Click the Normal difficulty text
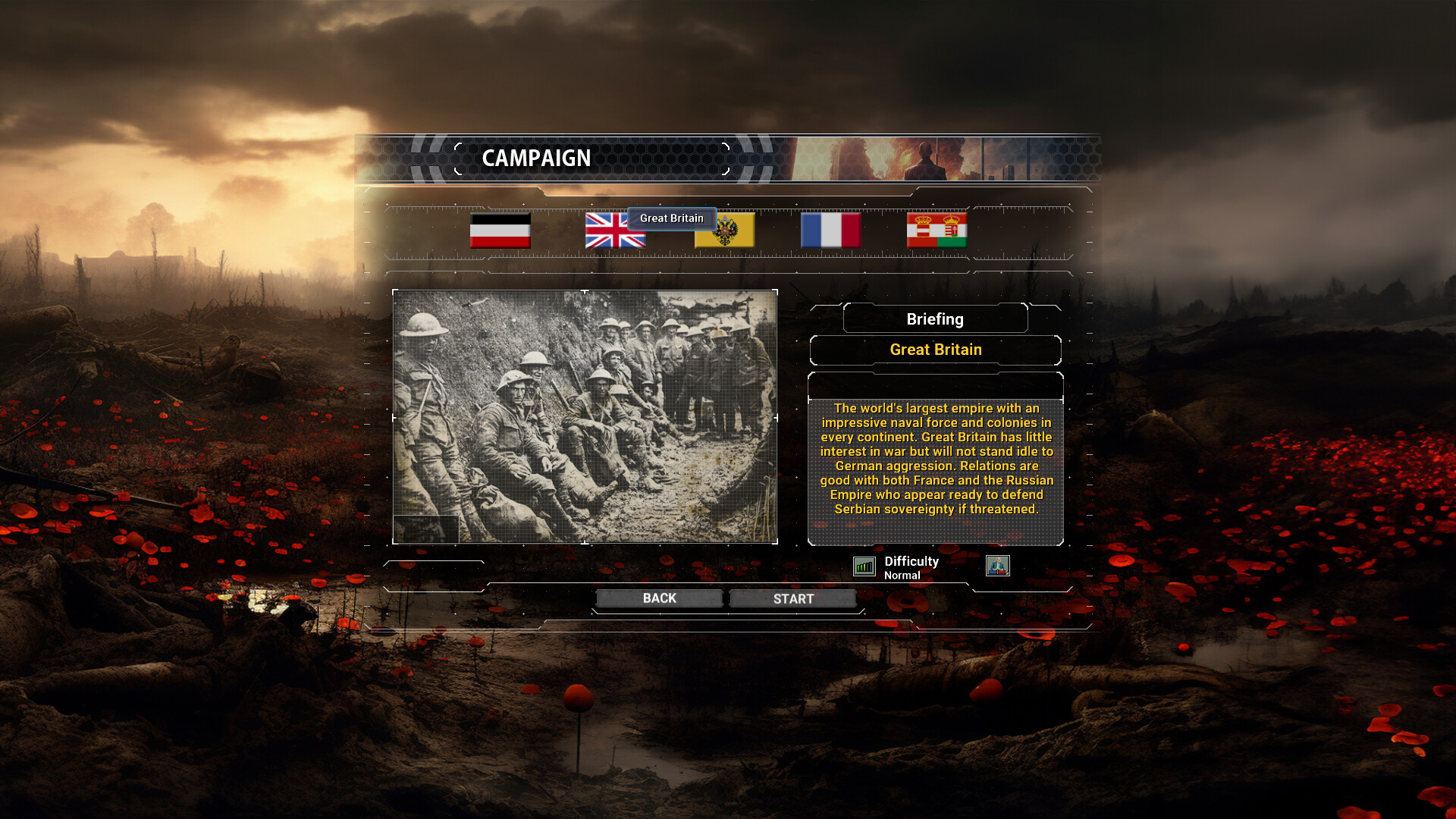This screenshot has height=819, width=1456. 902,576
